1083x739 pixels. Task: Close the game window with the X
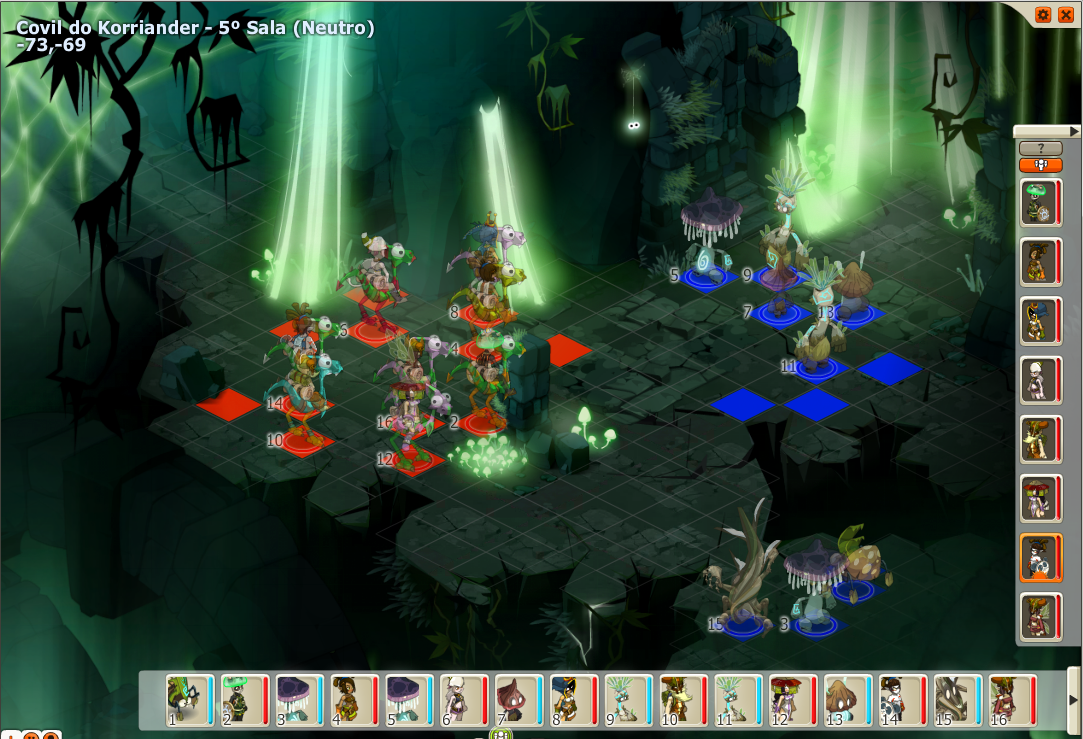[1065, 14]
